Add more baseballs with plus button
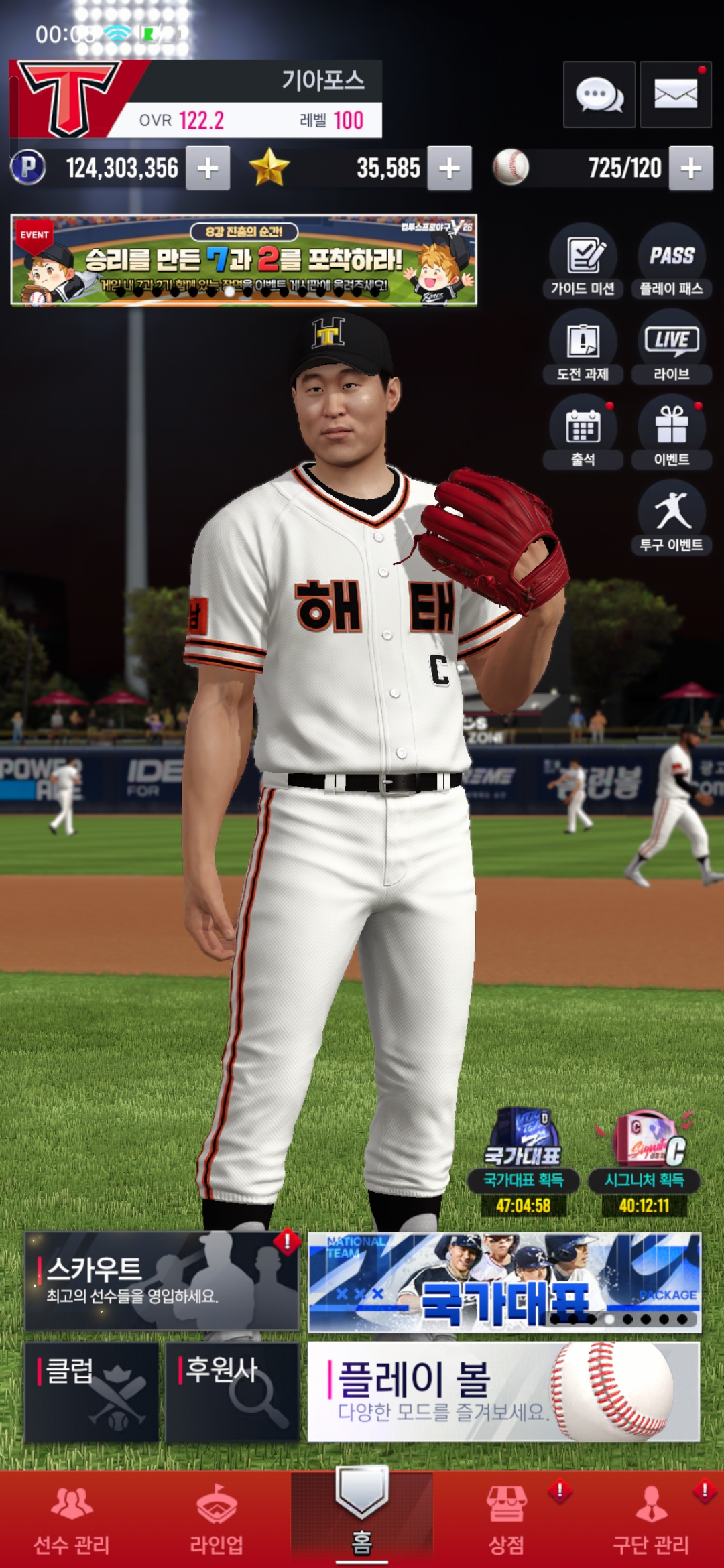The image size is (724, 1568). 690,168
